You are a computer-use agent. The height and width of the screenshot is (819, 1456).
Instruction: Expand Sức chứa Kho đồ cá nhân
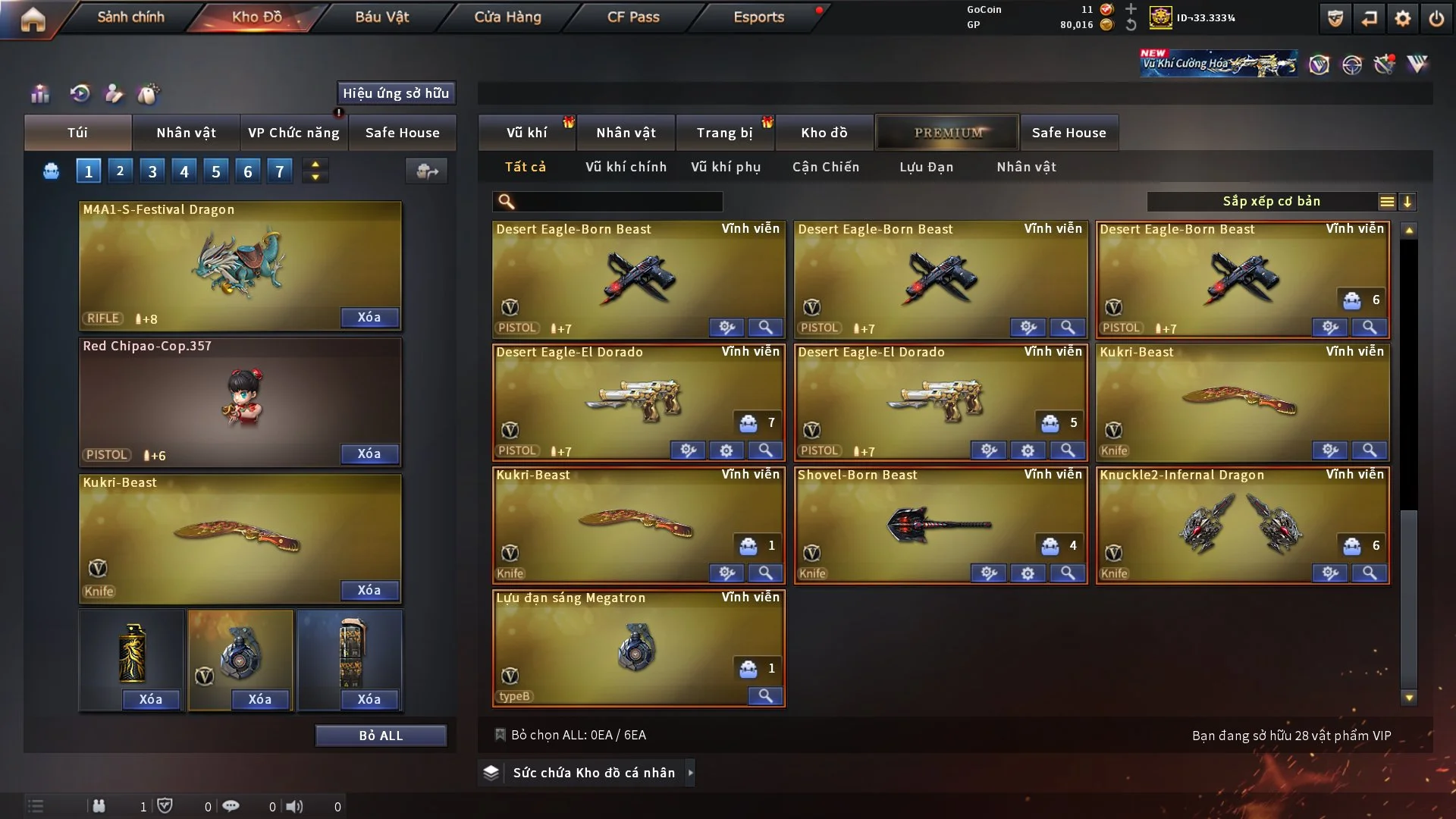pos(594,773)
